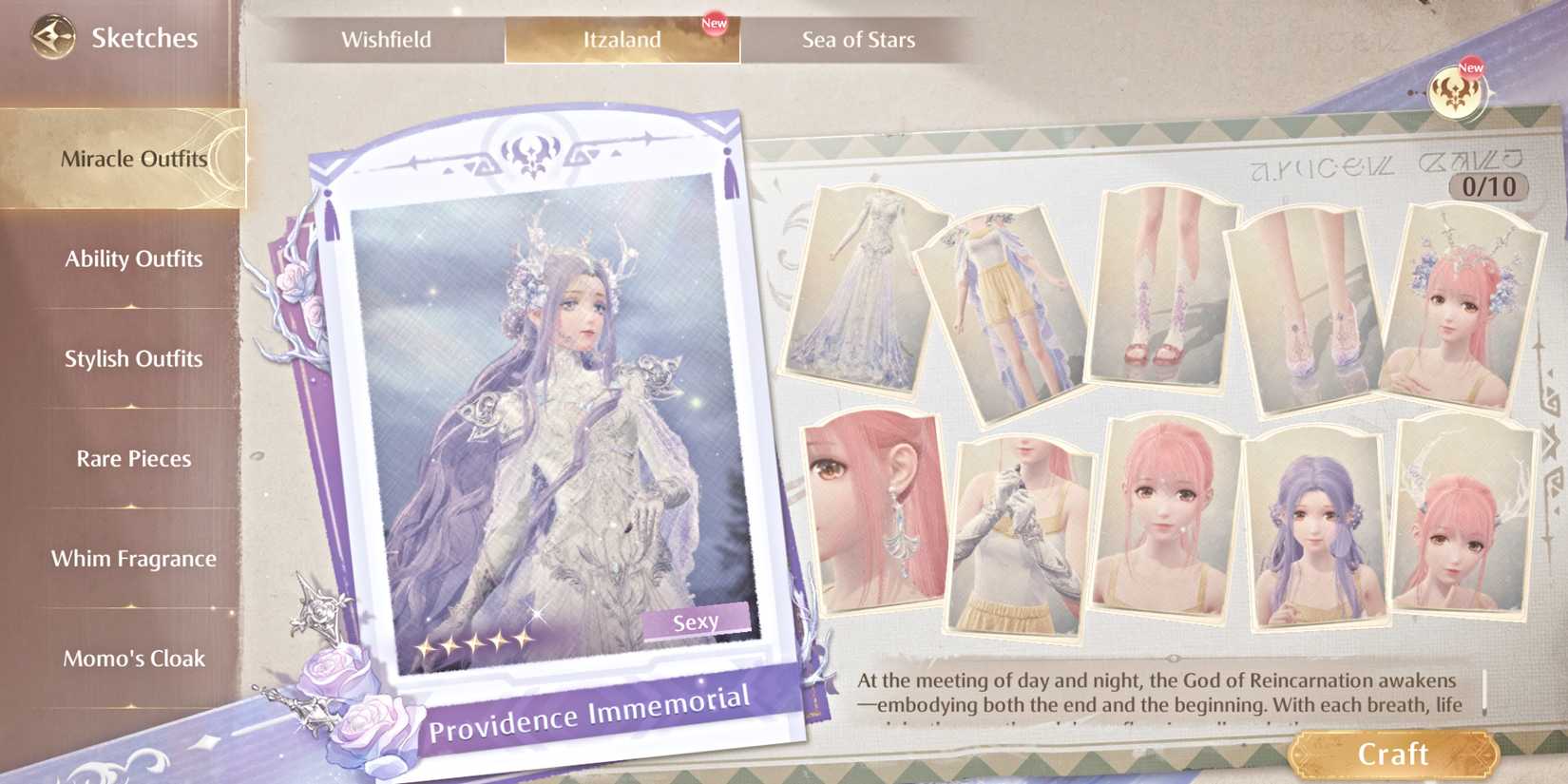
Task: Open the Sea of Stars tab
Action: pyautogui.click(x=858, y=40)
